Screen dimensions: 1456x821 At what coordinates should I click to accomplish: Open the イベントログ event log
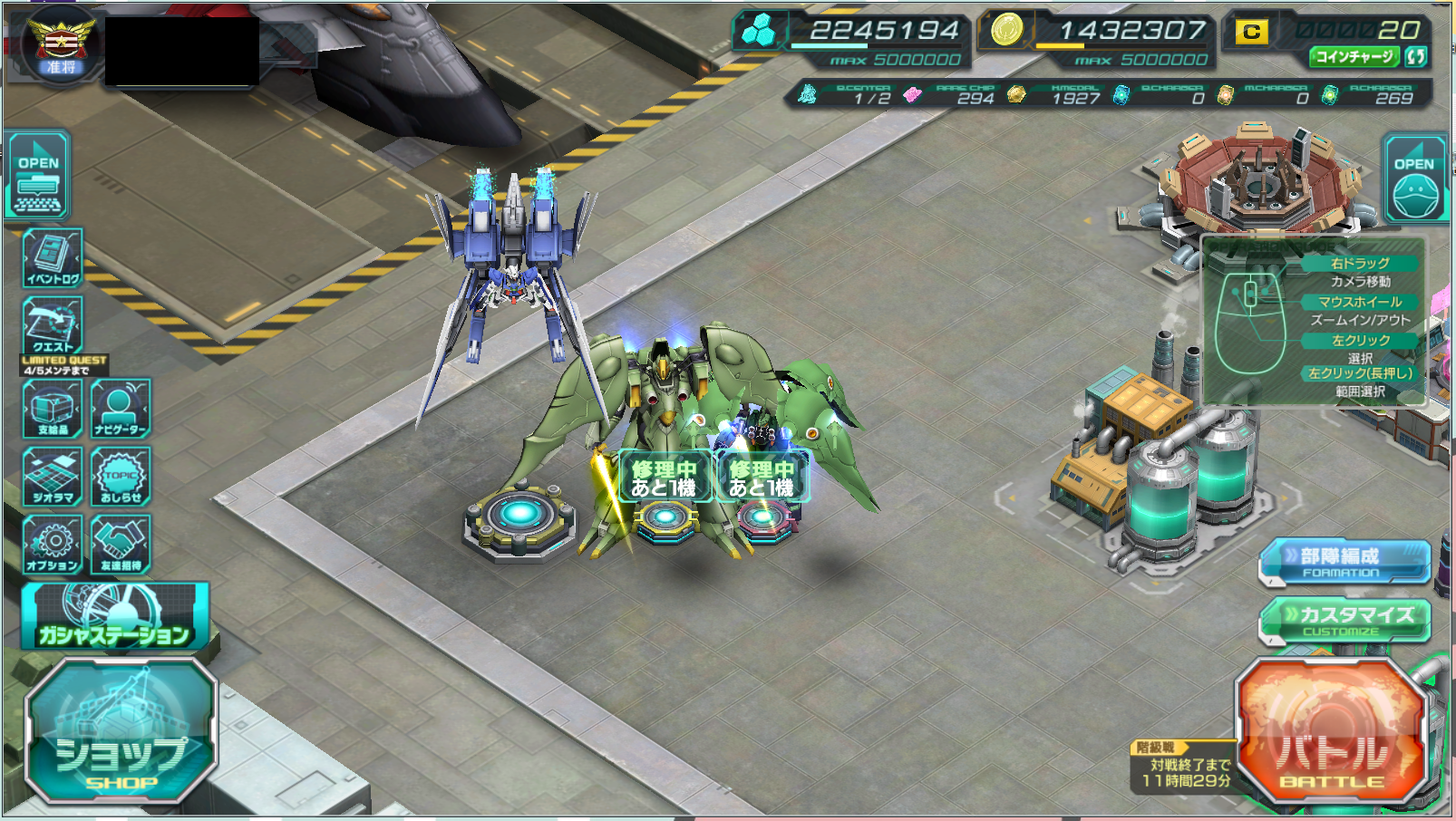click(x=53, y=258)
